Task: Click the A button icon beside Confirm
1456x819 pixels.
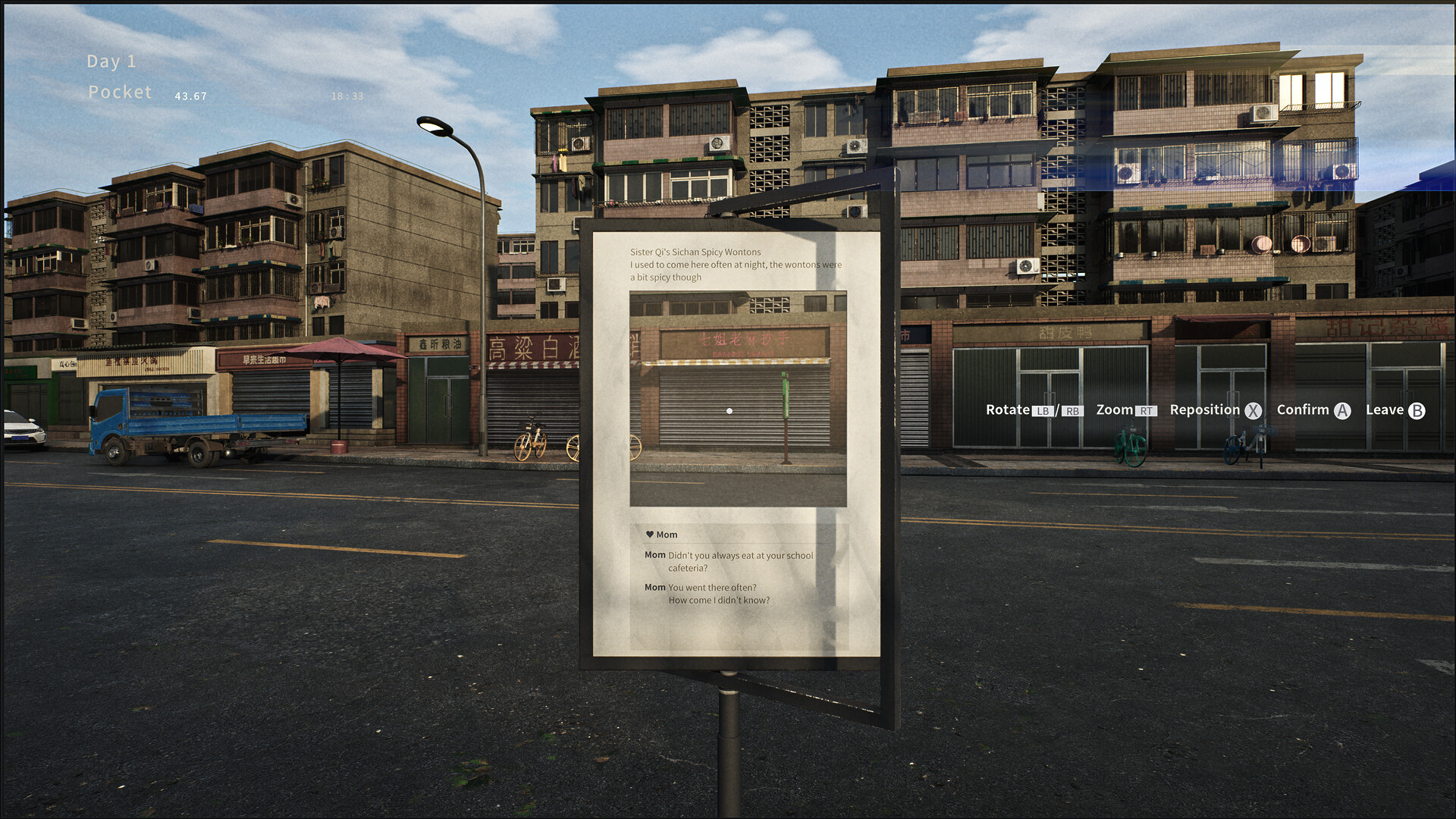Action: point(1344,410)
